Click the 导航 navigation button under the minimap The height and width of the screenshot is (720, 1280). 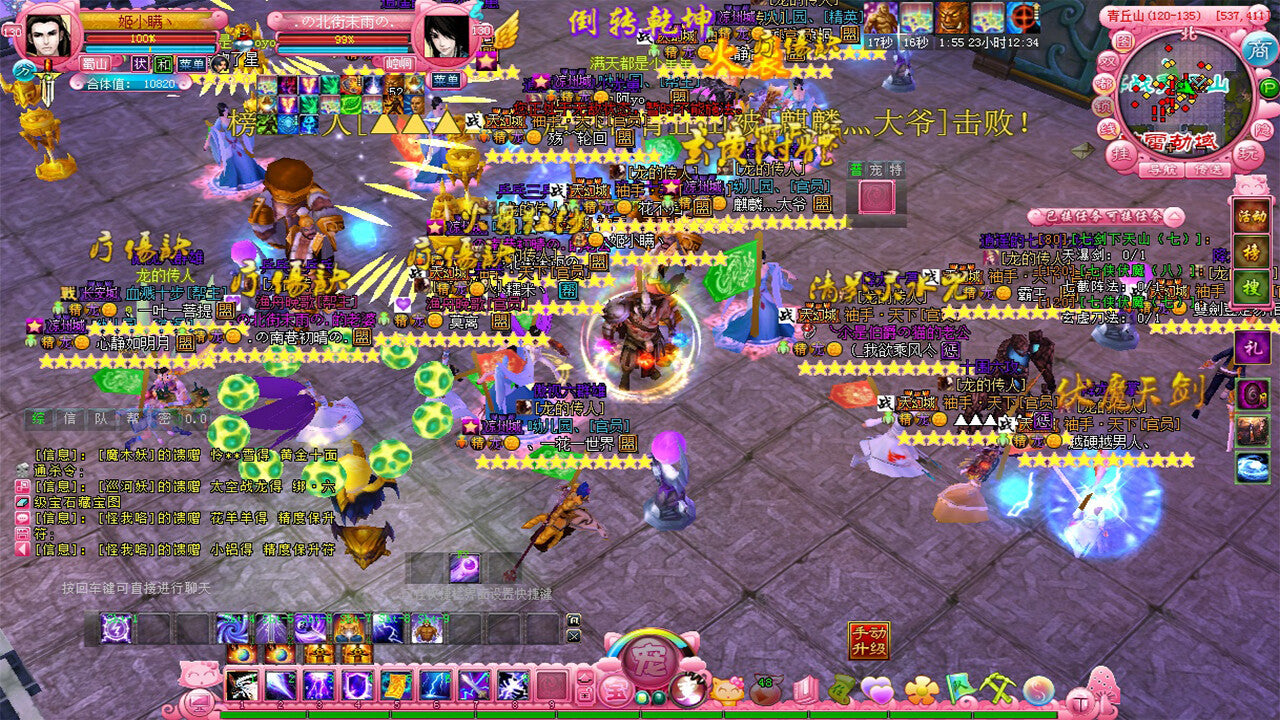(1163, 170)
